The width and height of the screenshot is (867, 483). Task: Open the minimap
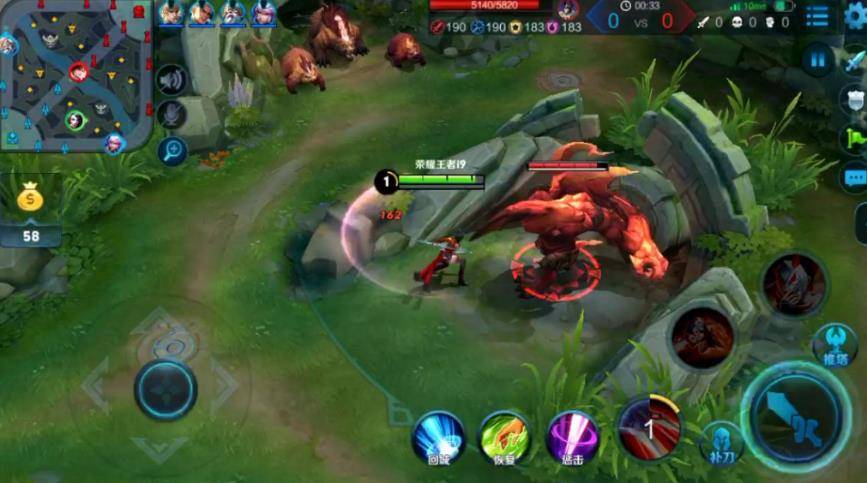(76, 76)
